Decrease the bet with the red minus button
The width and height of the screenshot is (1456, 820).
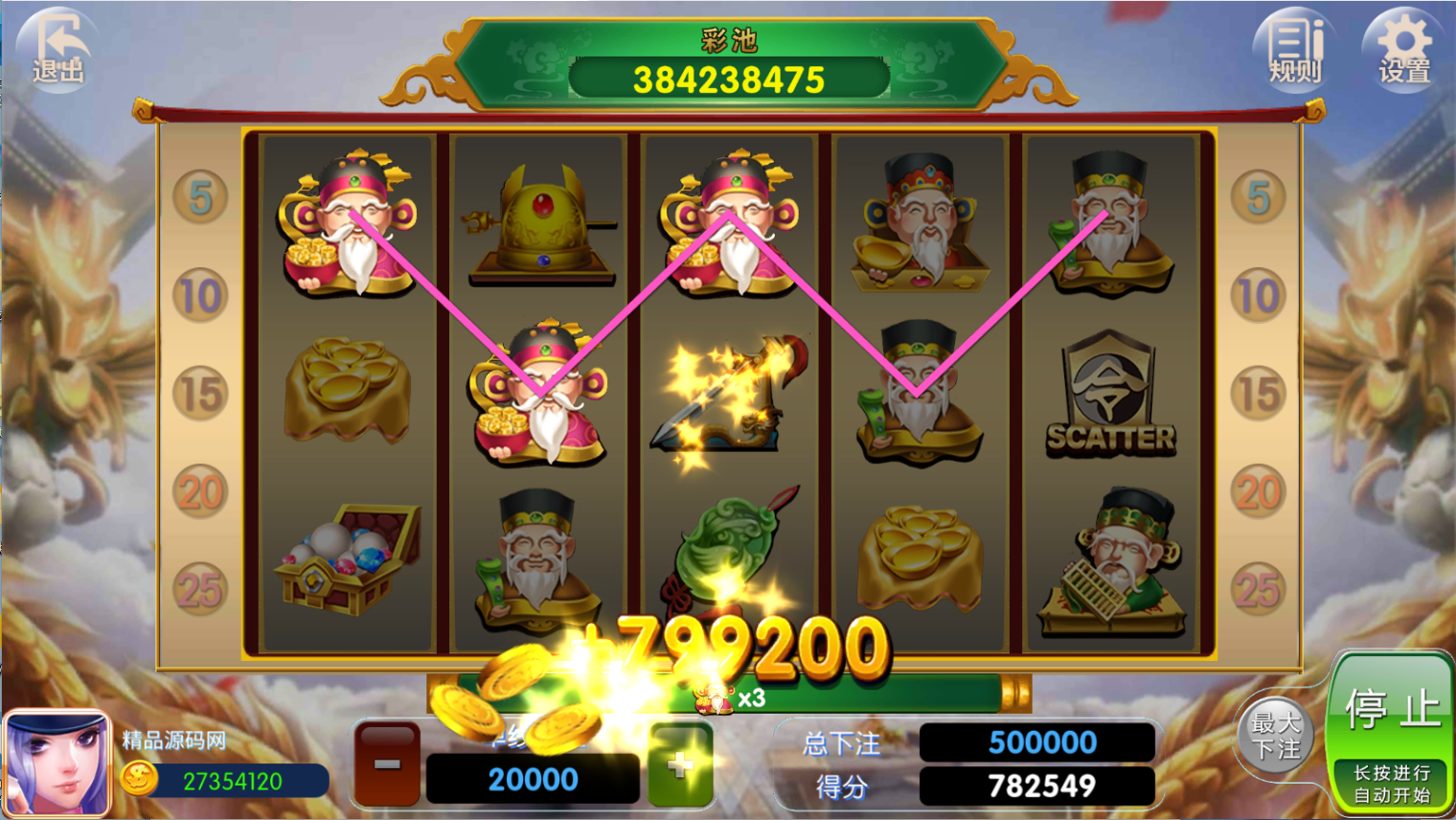pos(387,763)
